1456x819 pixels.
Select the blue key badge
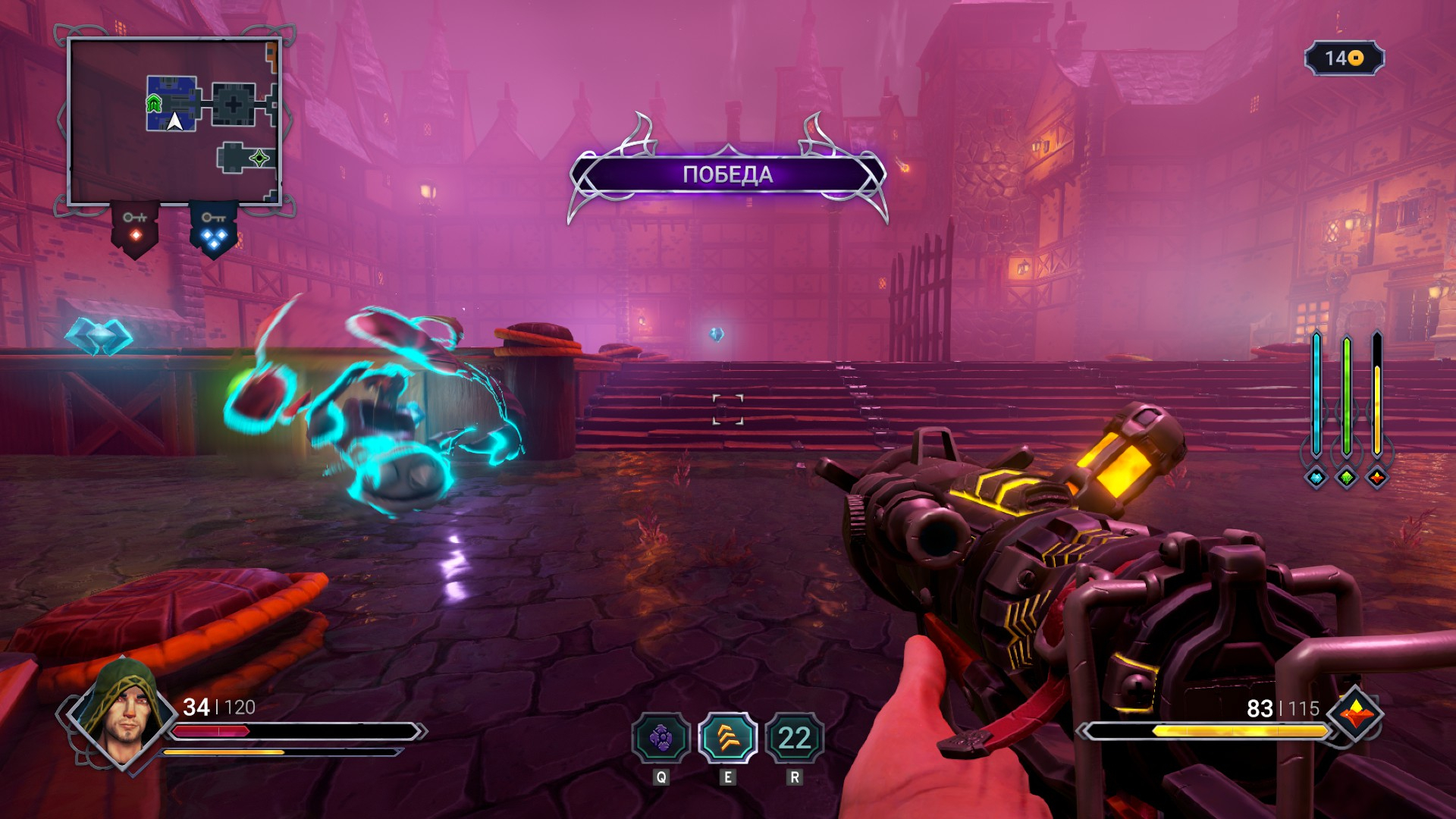pos(214,228)
